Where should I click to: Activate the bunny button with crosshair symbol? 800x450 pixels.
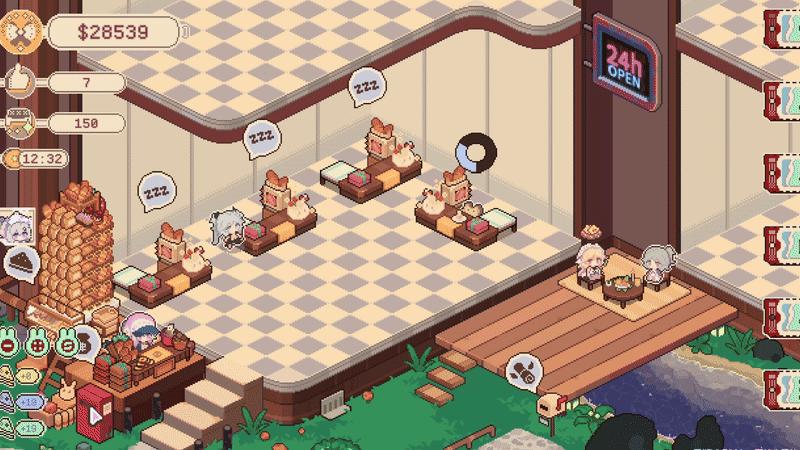38,343
